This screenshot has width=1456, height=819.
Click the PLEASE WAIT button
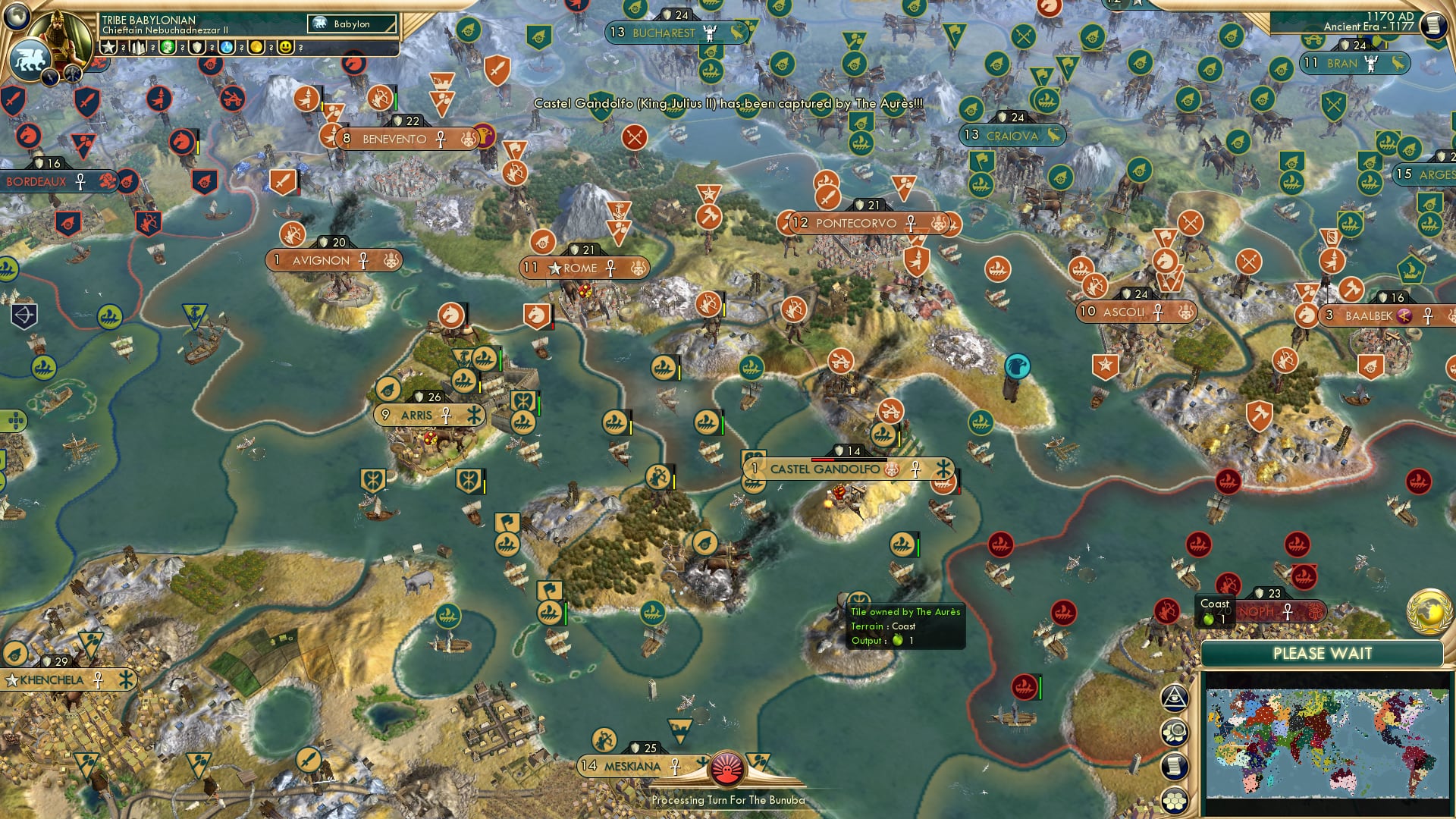[x=1324, y=652]
